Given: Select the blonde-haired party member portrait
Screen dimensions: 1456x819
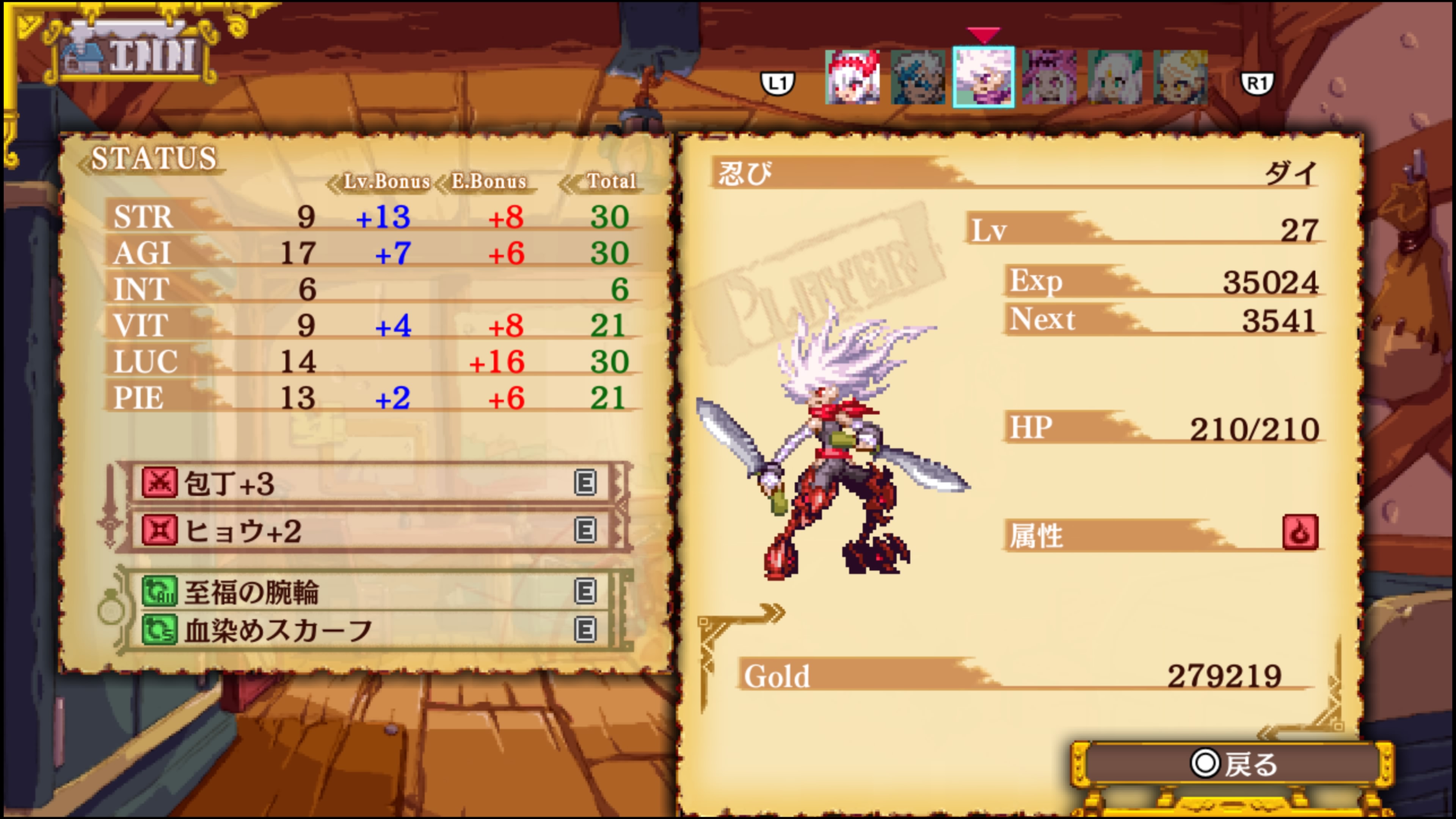Looking at the screenshot, I should 1180,77.
